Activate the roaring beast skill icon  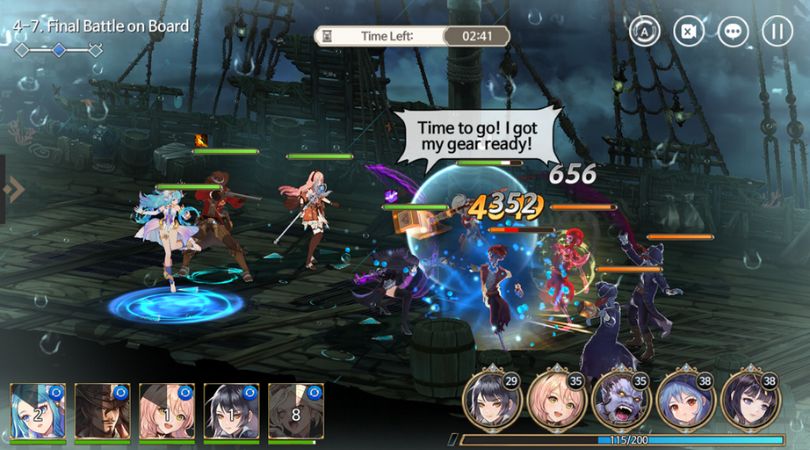pyautogui.click(x=620, y=401)
